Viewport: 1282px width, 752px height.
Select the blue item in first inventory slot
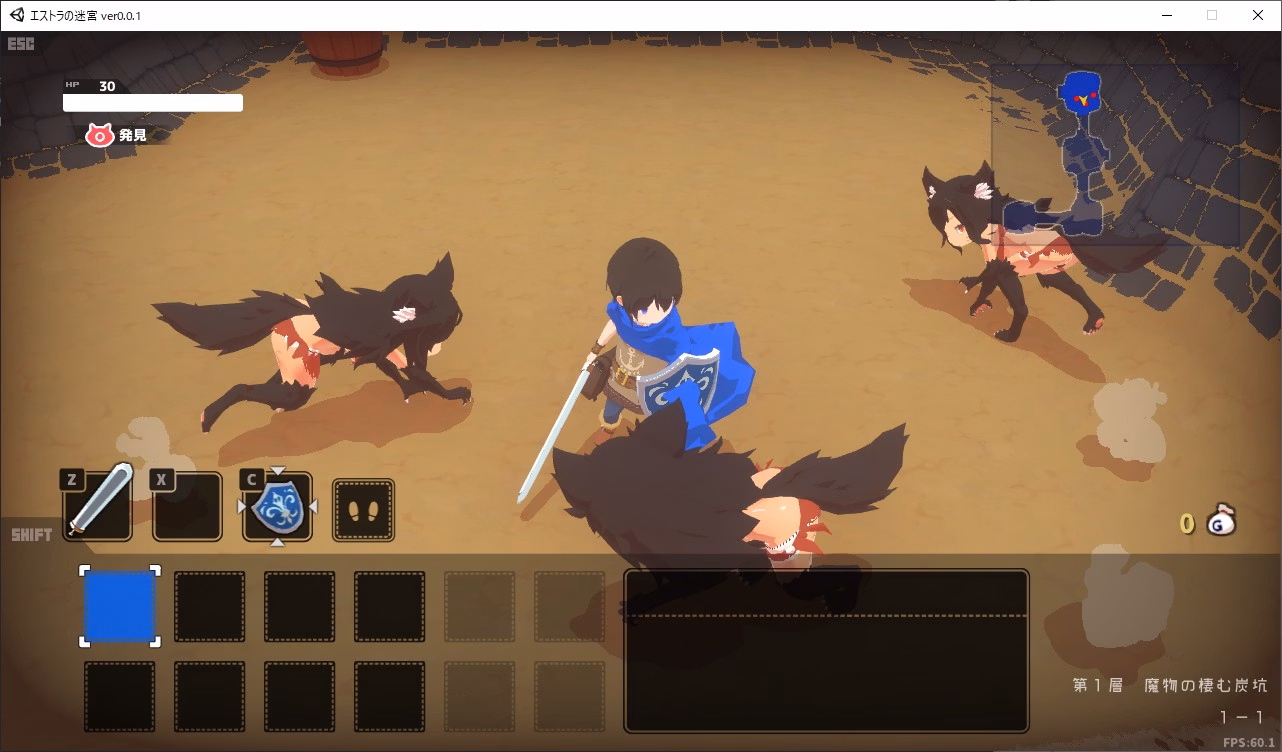(118, 605)
